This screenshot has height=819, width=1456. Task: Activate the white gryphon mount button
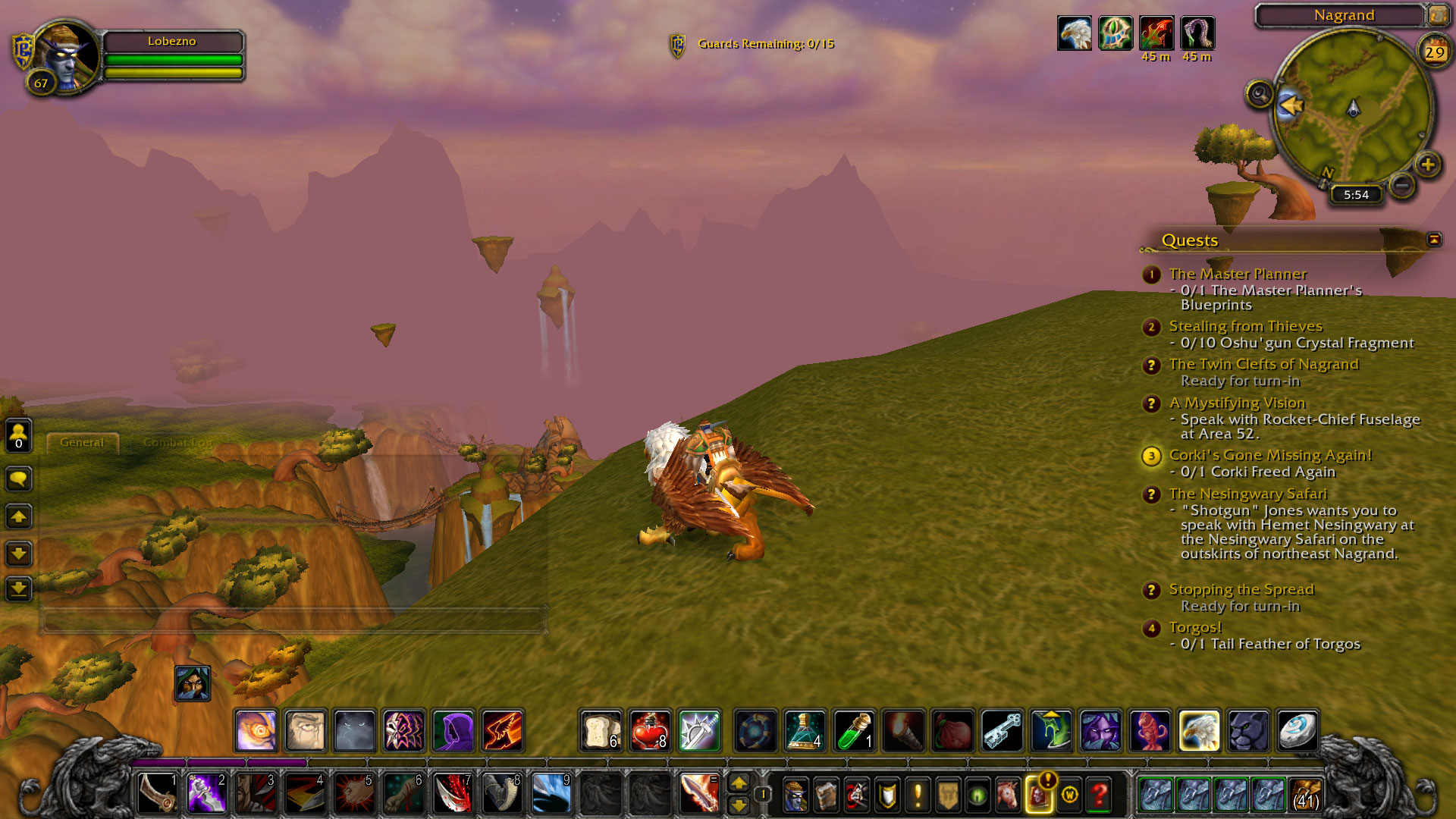1199,730
